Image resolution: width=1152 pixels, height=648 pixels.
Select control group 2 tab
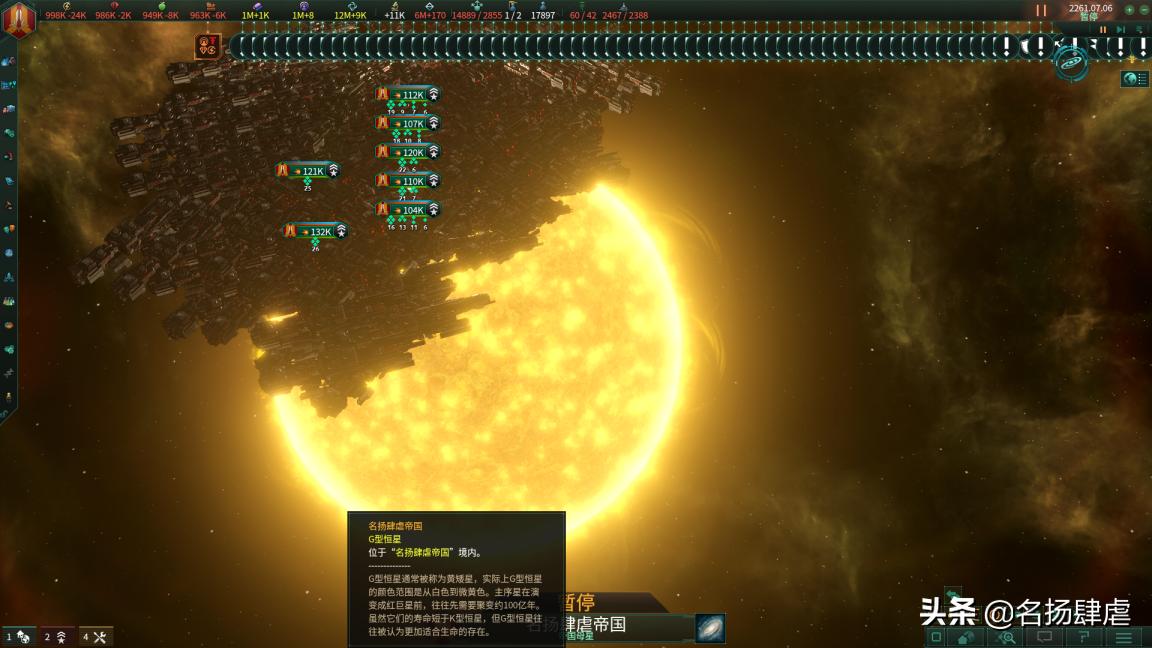[55, 637]
